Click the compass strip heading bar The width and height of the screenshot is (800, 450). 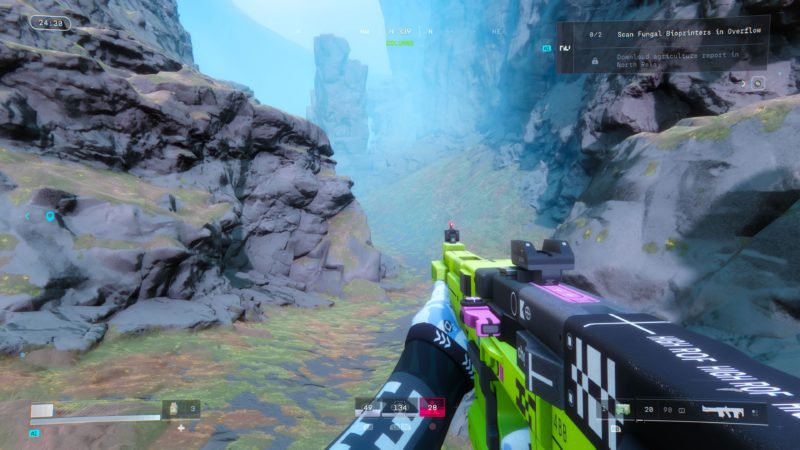point(400,32)
